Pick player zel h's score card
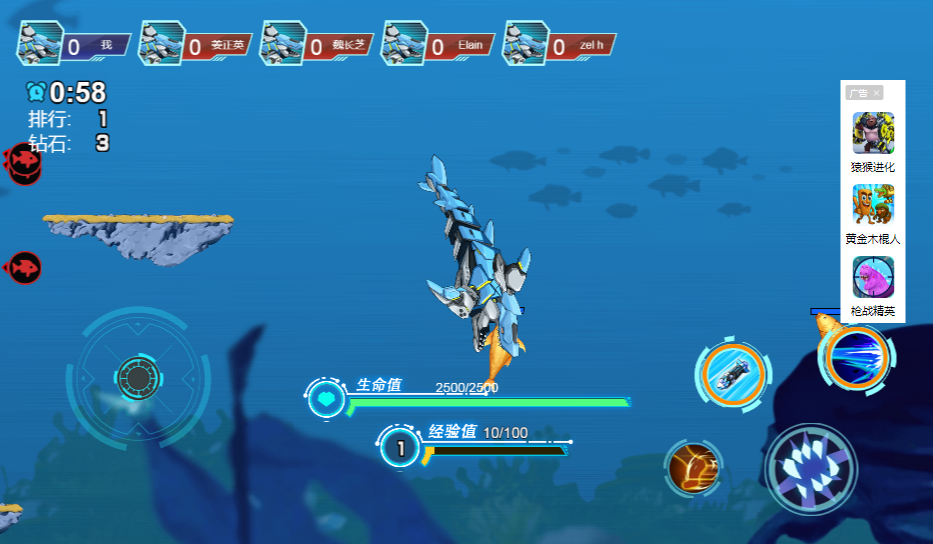 coord(561,45)
